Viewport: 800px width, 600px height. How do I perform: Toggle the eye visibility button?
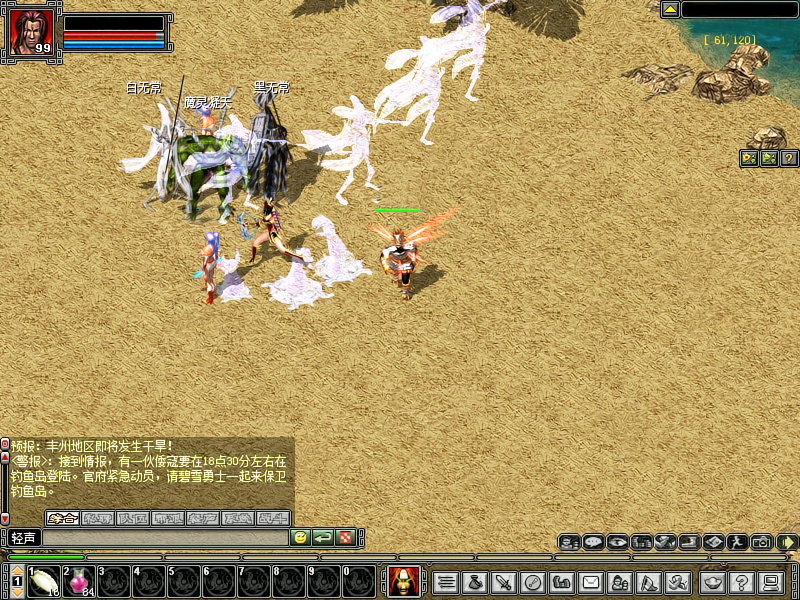tap(617, 542)
